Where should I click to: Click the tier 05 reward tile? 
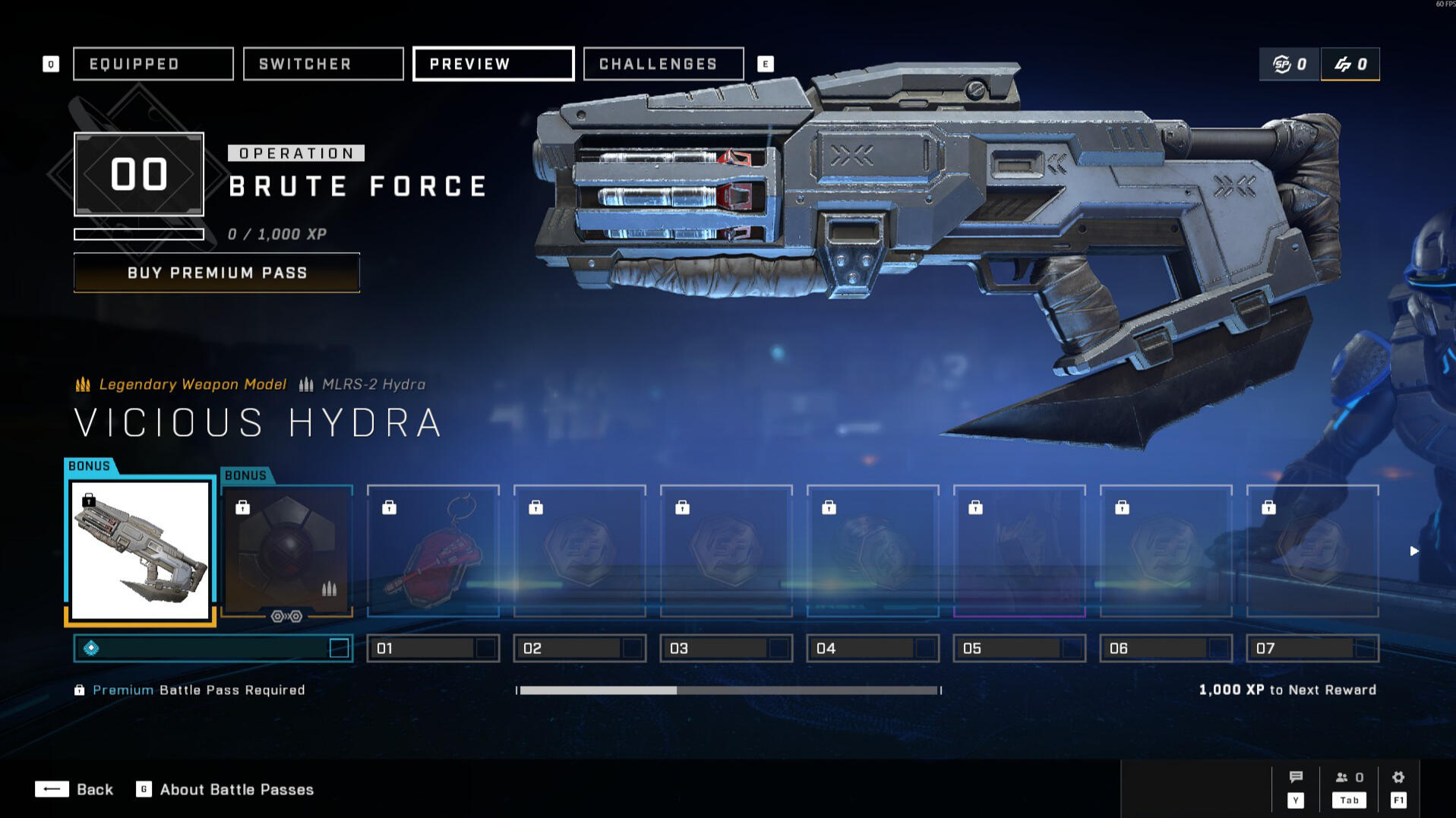click(x=1019, y=550)
